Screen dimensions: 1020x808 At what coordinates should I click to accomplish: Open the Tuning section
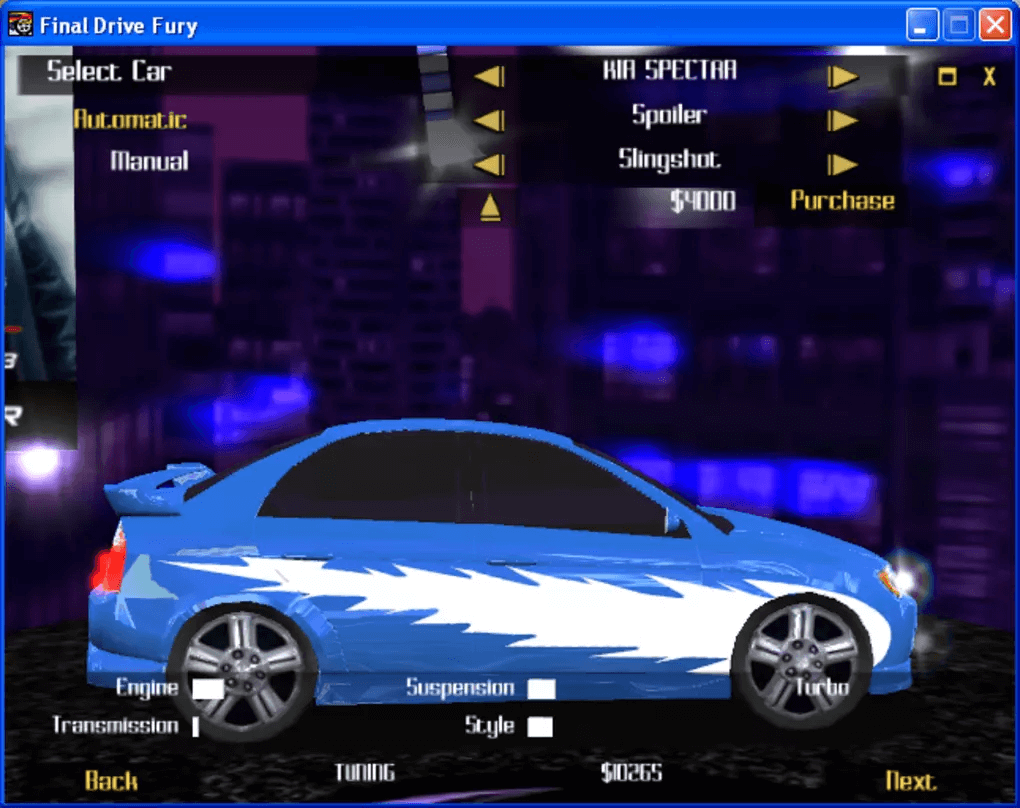tap(364, 772)
